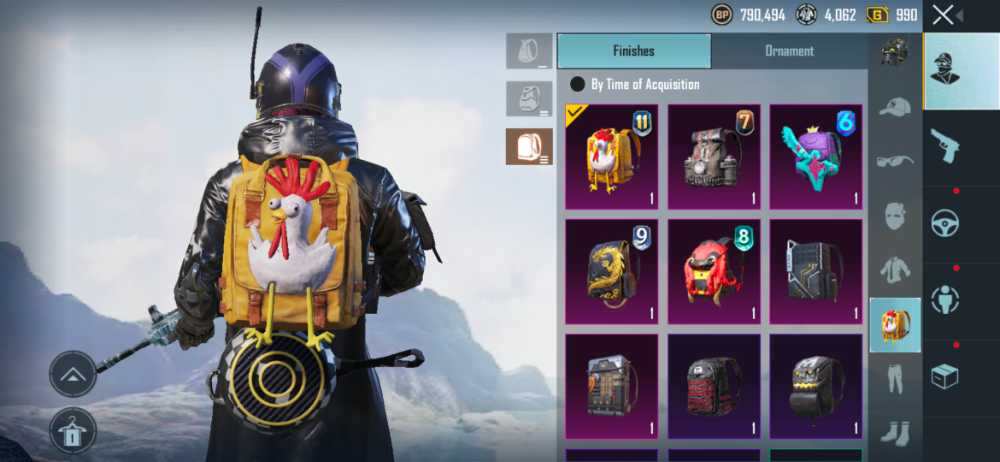Switch to the Ornament tab

pyautogui.click(x=789, y=51)
